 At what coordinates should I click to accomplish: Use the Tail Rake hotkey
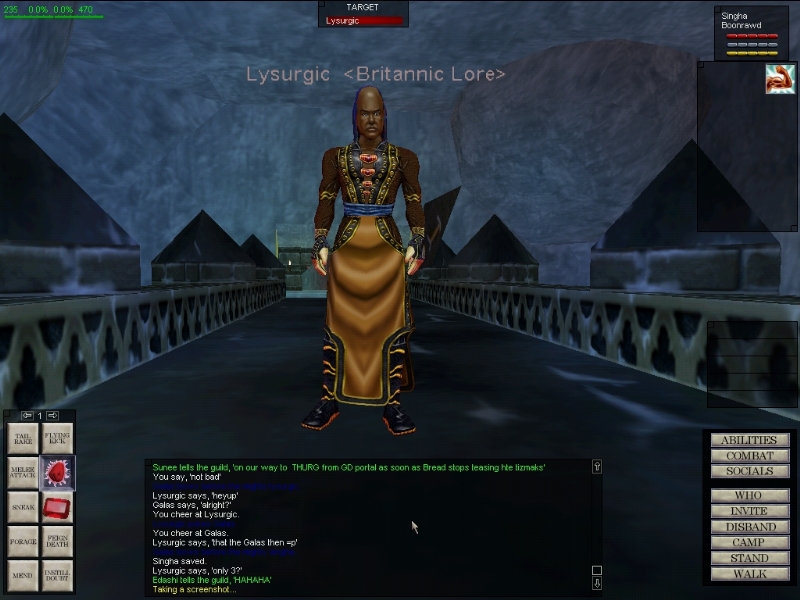(x=23, y=438)
